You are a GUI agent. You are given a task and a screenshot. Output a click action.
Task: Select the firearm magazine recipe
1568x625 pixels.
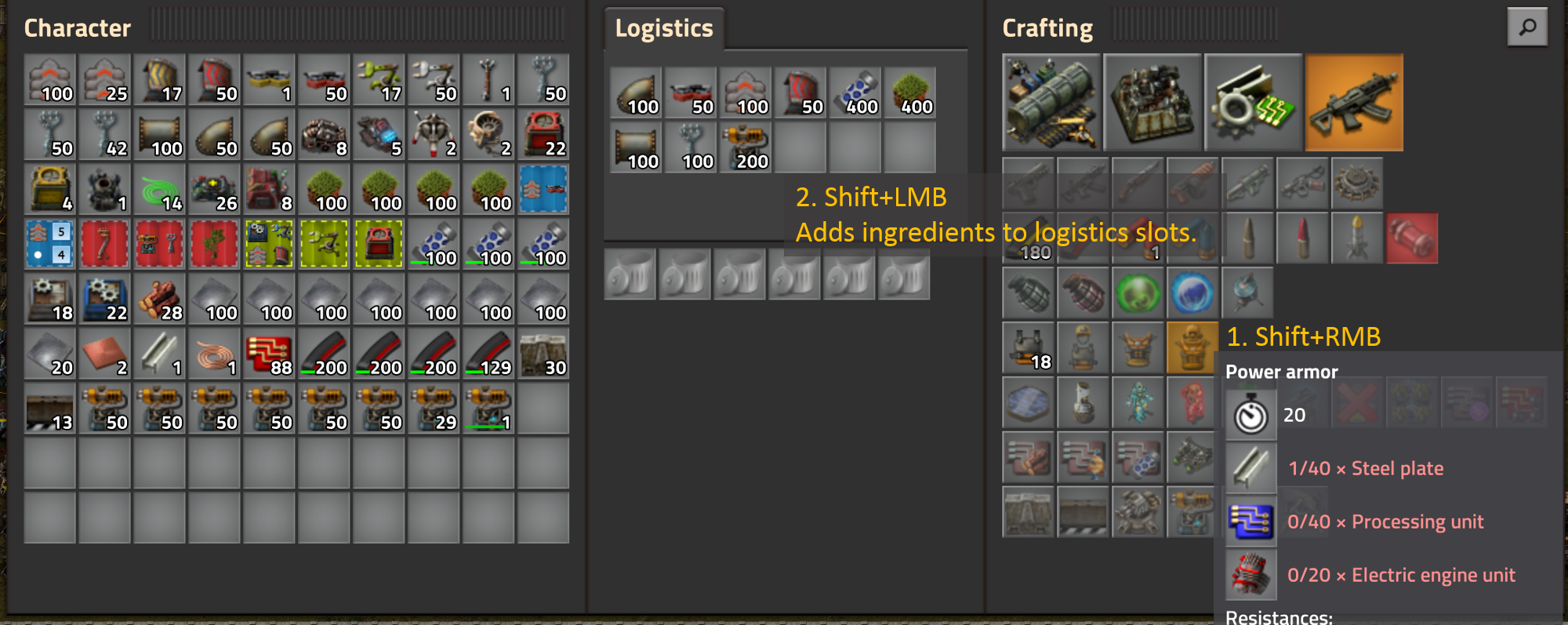[1028, 238]
